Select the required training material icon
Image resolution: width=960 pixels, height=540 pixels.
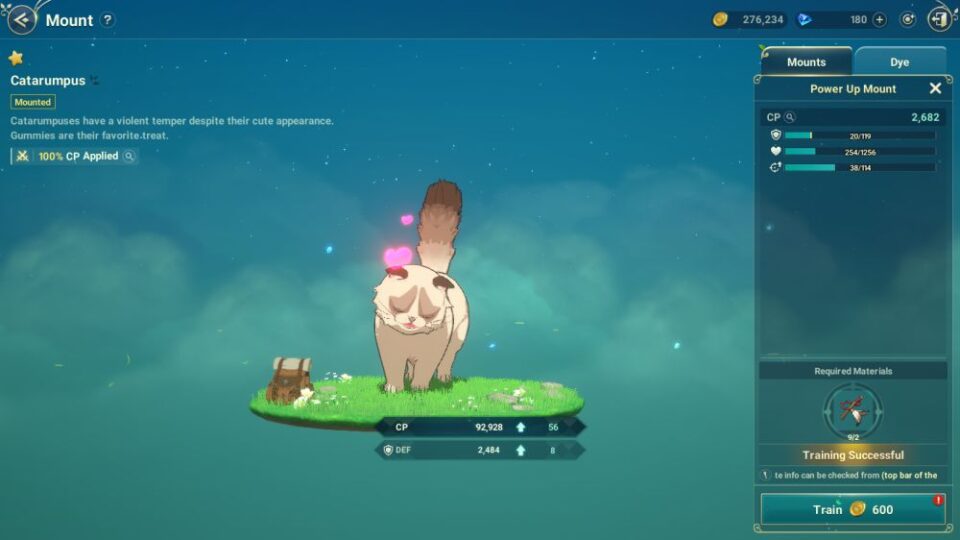click(x=853, y=409)
